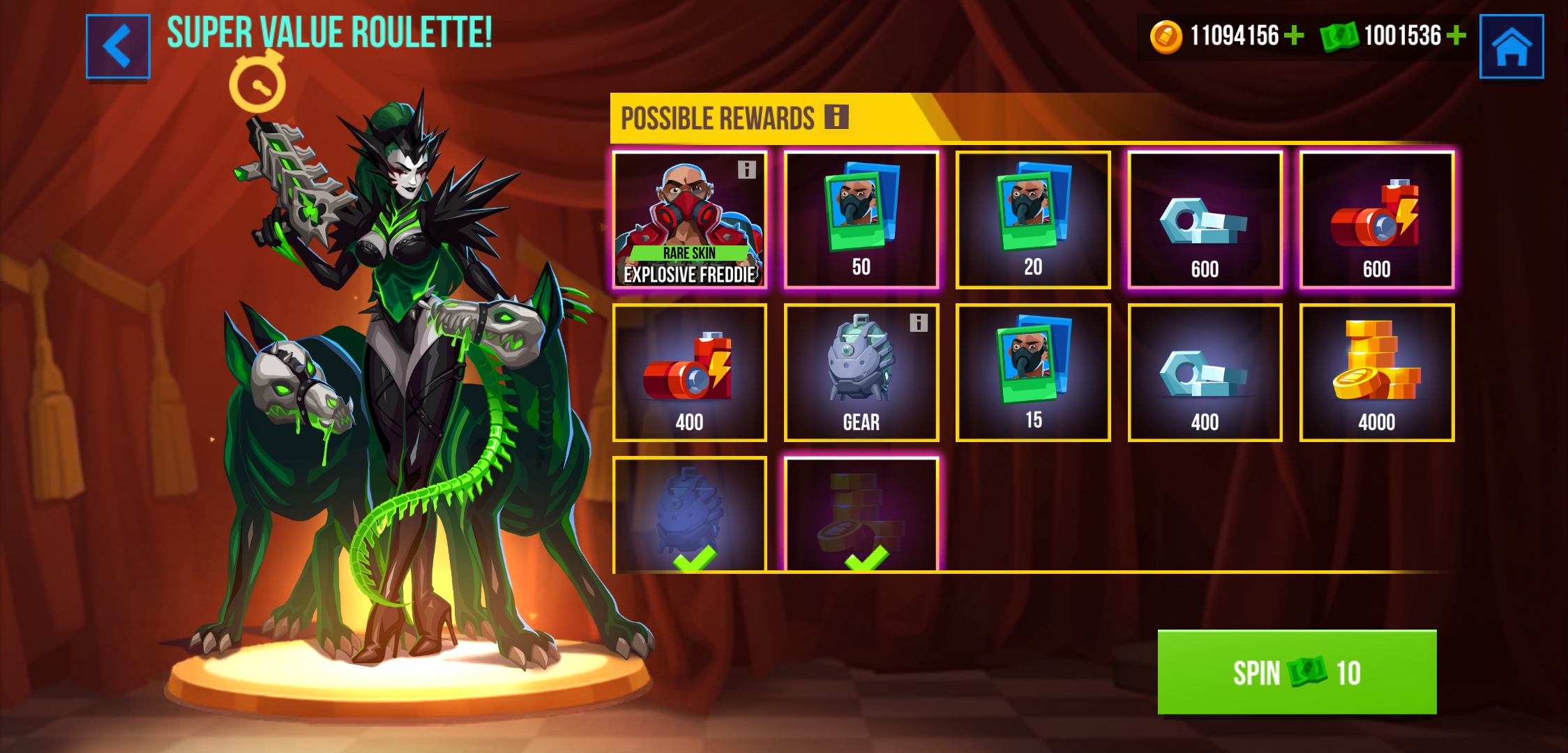Select the 50 character cards reward
This screenshot has height=753, width=1568.
coord(861,219)
